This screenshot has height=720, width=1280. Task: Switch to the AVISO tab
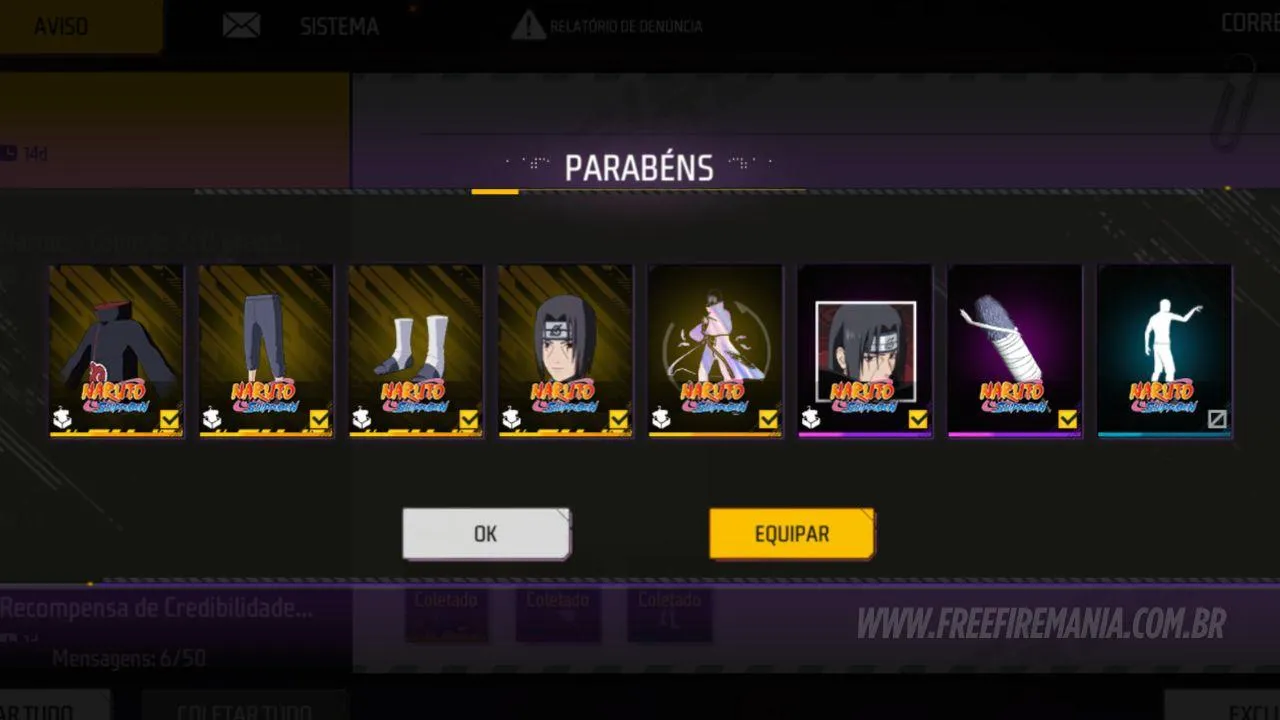tap(62, 25)
